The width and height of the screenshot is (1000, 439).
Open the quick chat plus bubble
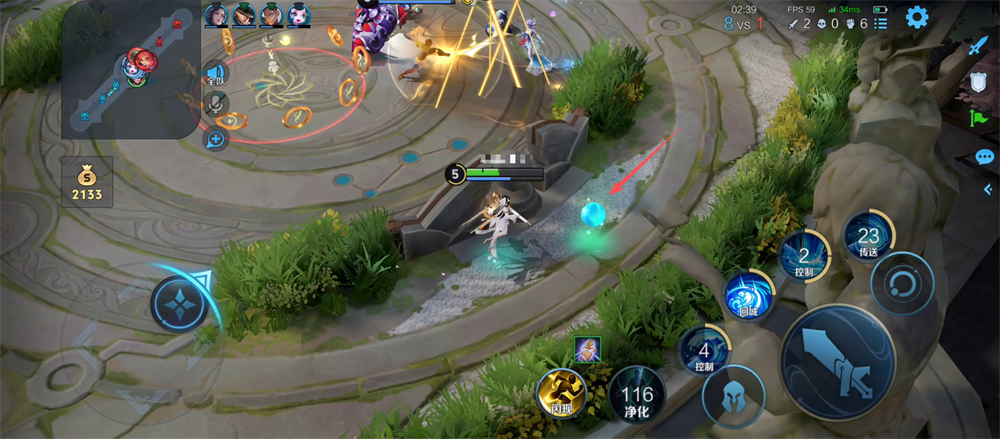[x=216, y=139]
